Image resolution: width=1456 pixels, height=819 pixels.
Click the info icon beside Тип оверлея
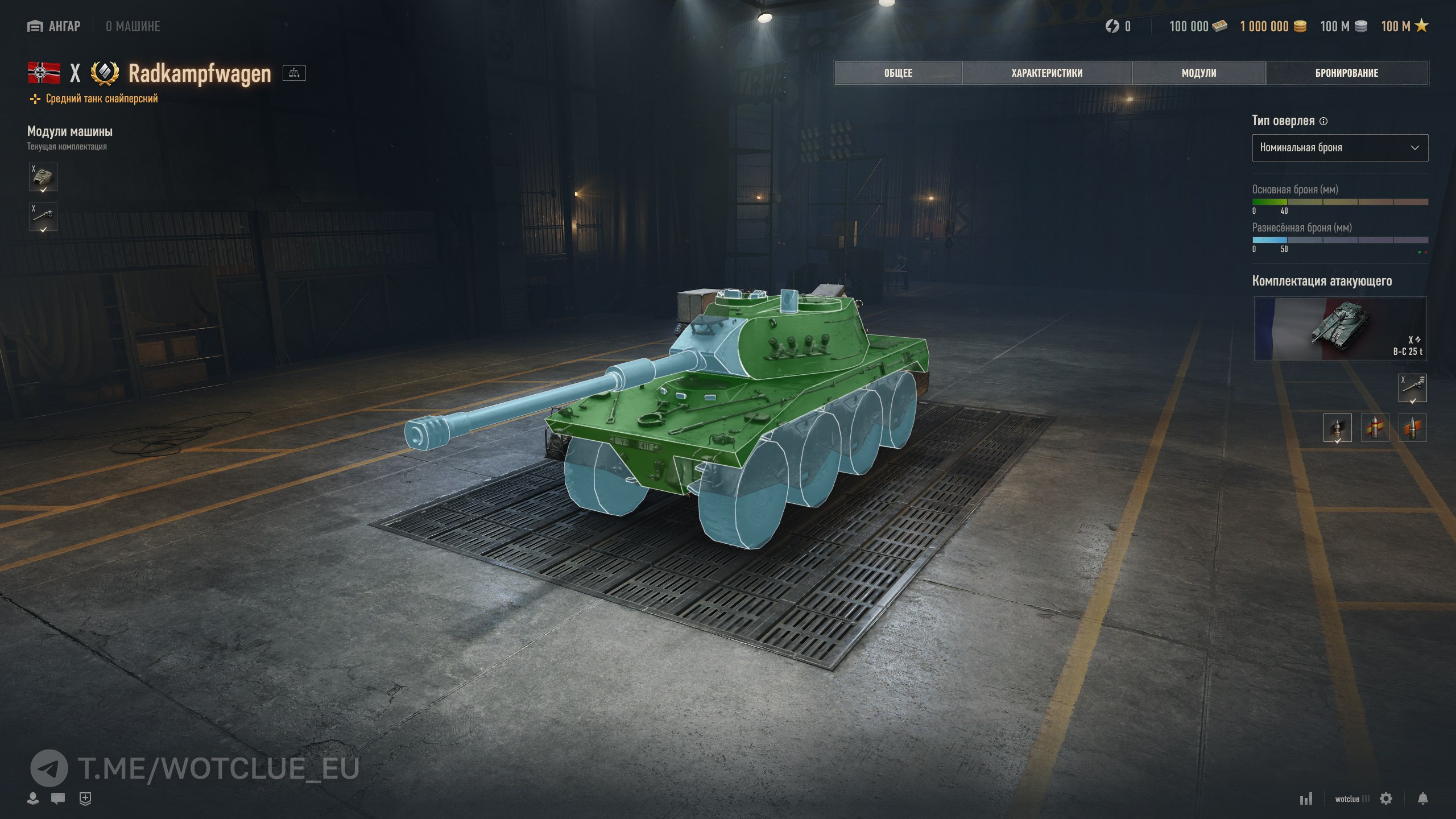pos(1323,121)
